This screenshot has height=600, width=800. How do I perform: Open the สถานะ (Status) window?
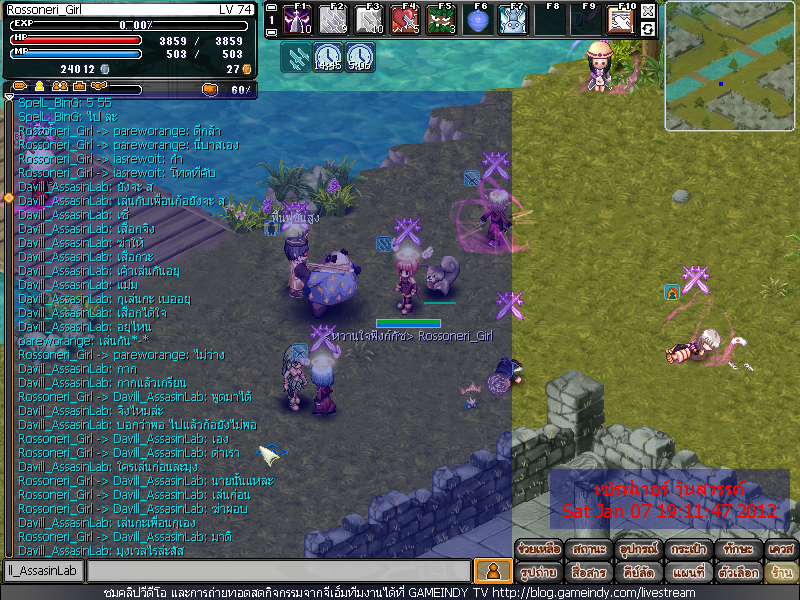coord(587,549)
